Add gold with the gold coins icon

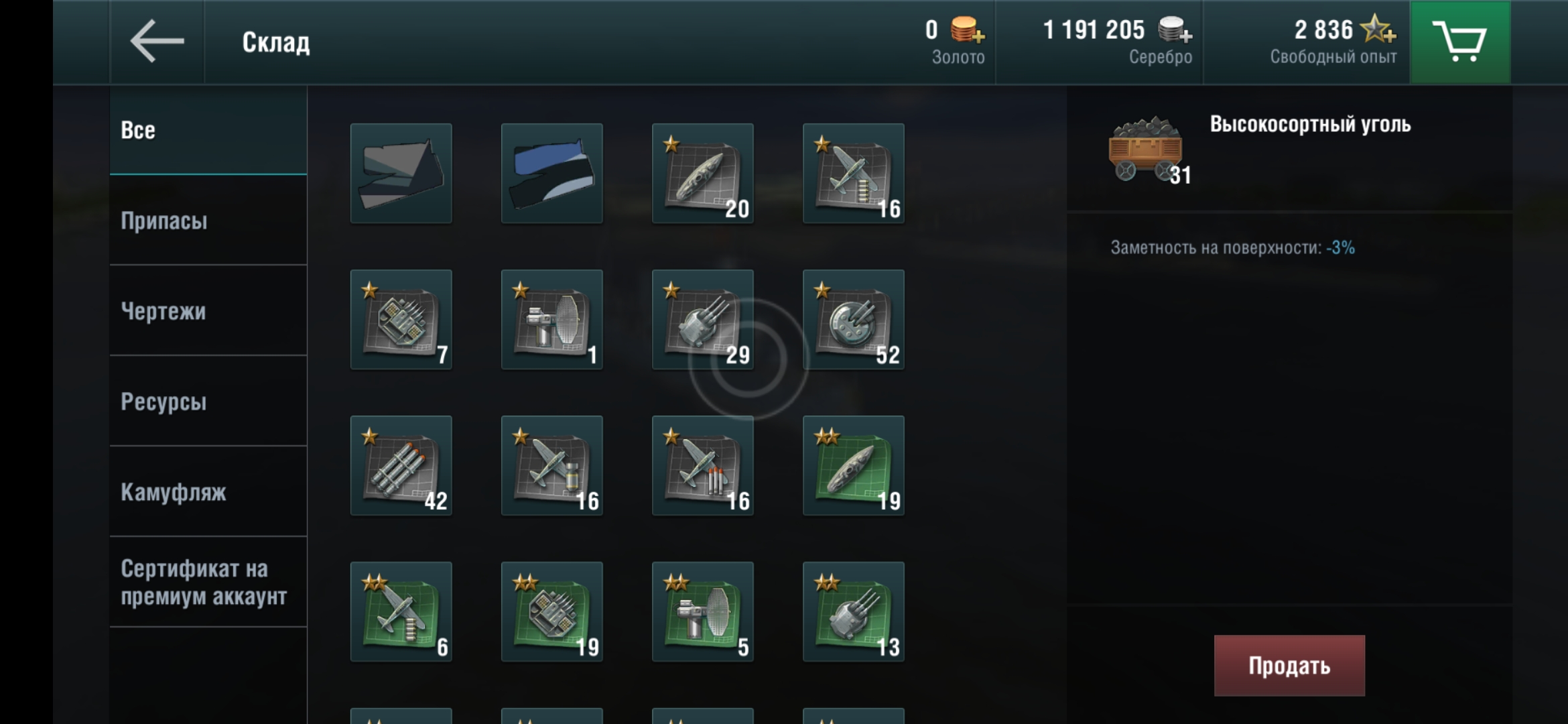(x=967, y=31)
